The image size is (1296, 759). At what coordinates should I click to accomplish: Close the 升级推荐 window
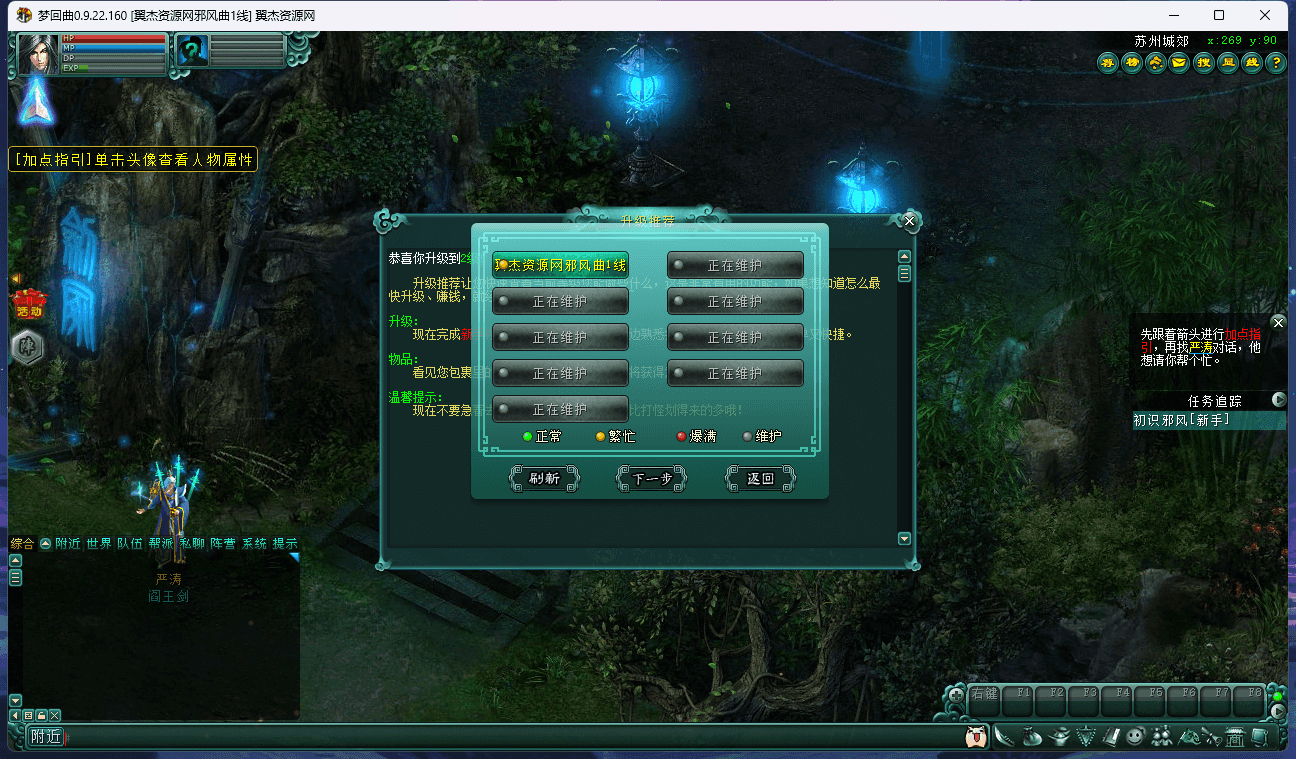909,220
